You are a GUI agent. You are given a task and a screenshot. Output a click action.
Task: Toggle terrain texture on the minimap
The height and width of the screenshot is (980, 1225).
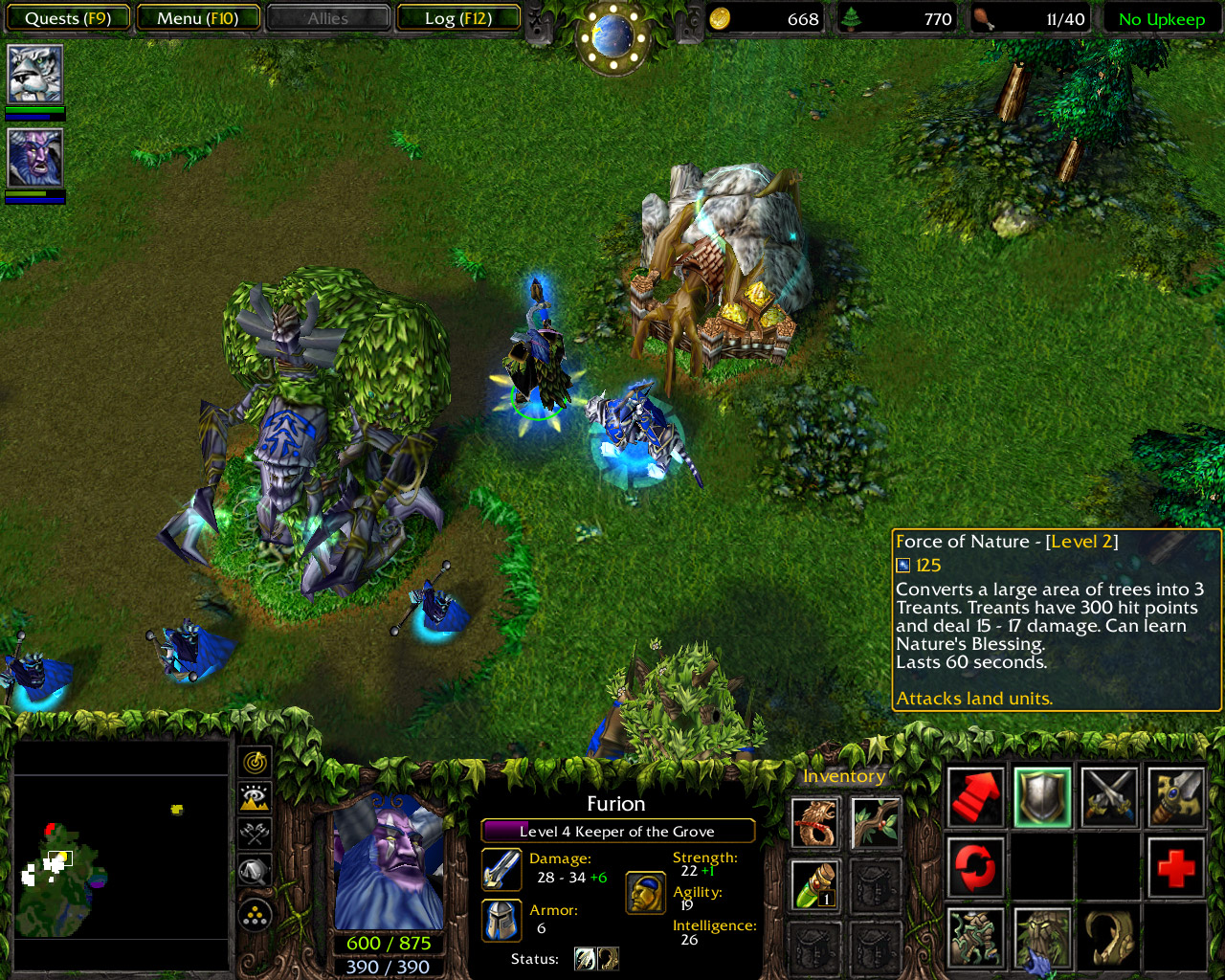254,798
